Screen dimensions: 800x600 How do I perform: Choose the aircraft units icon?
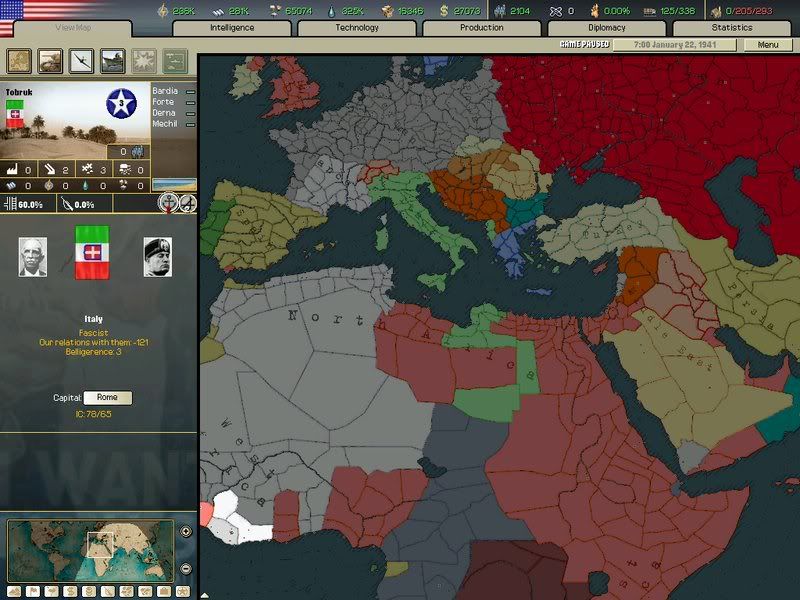point(81,61)
